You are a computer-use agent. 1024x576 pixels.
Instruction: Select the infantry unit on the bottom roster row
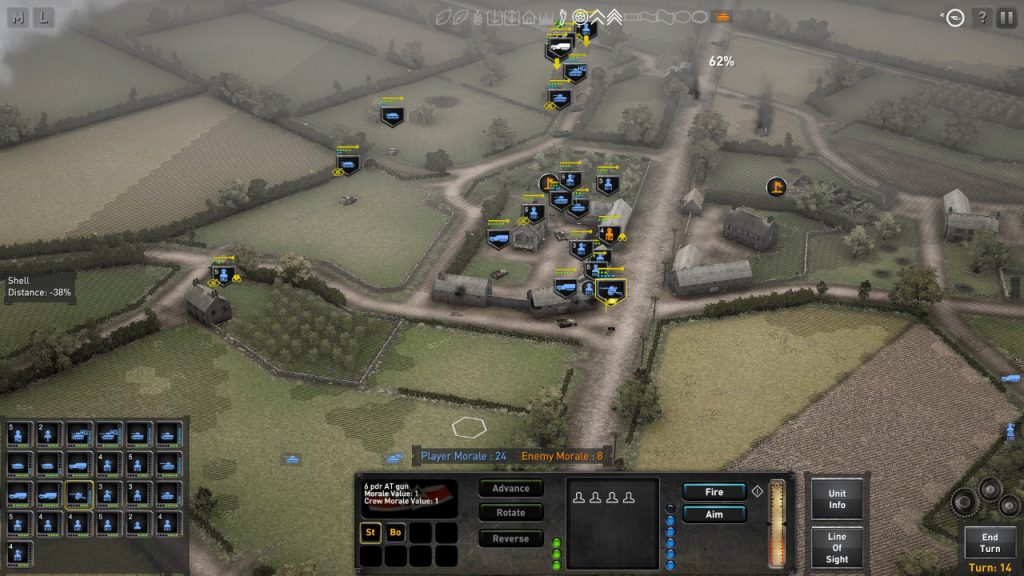click(19, 552)
